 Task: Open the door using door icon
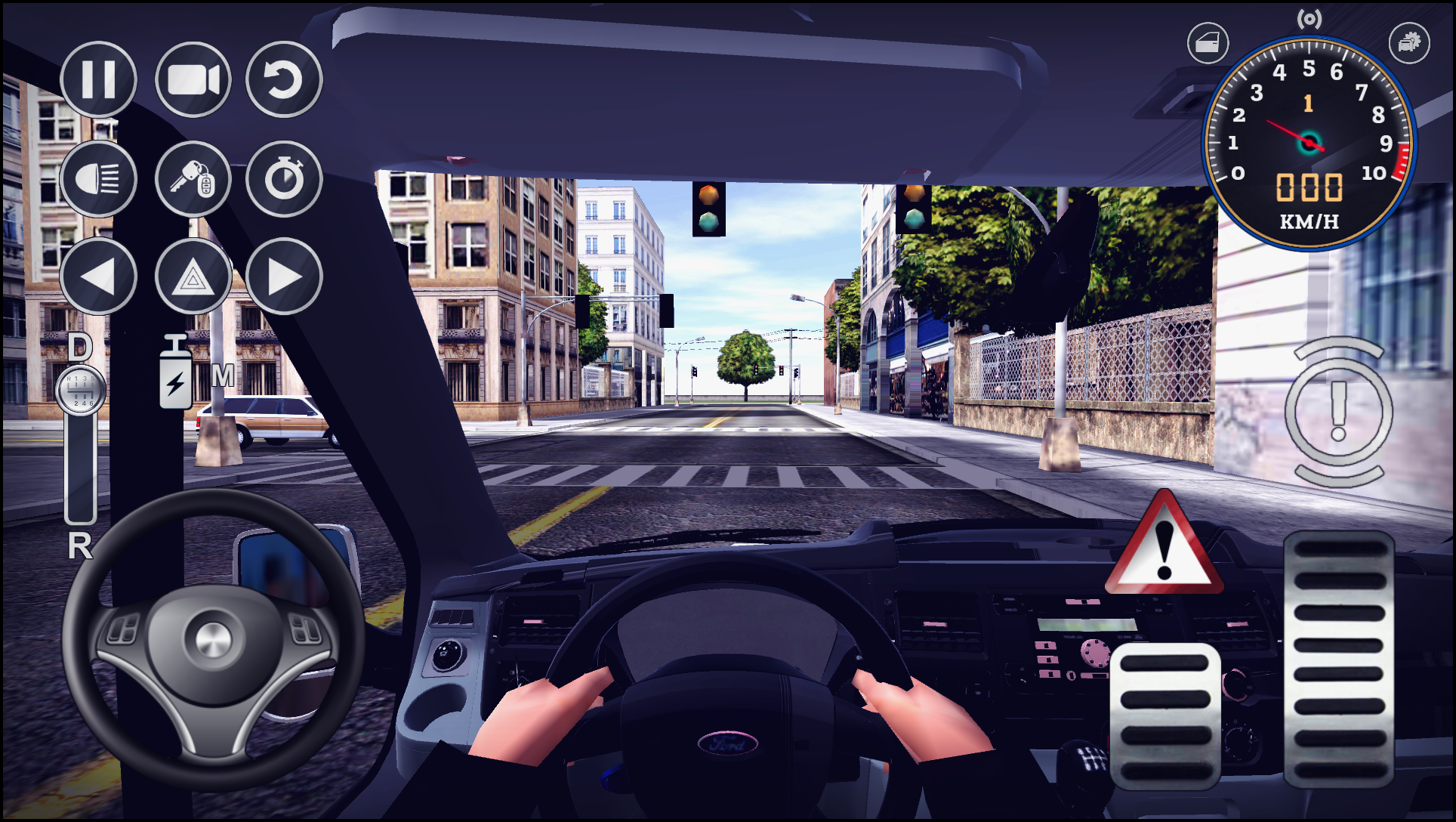[1209, 42]
